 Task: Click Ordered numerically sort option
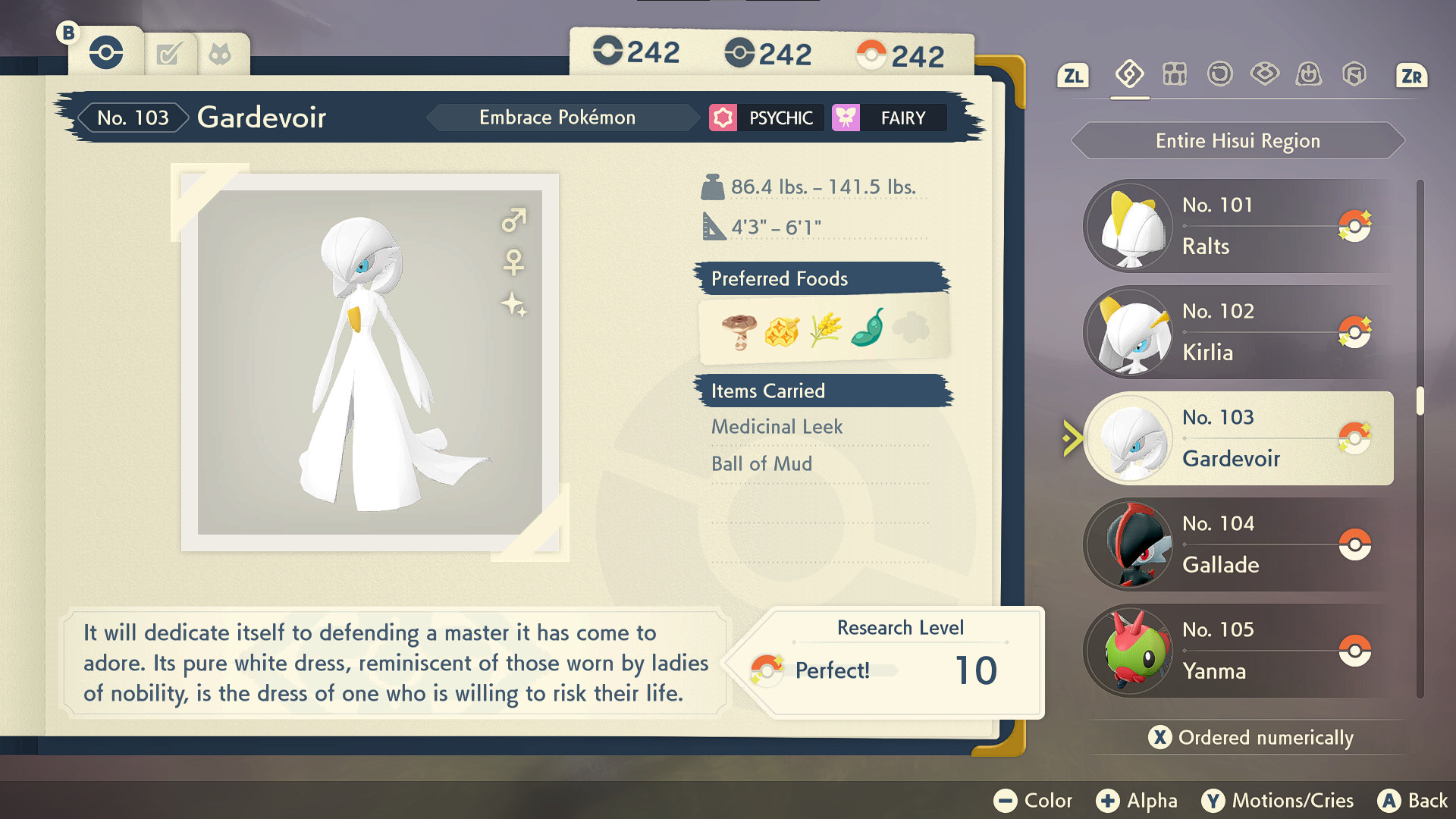click(1251, 737)
